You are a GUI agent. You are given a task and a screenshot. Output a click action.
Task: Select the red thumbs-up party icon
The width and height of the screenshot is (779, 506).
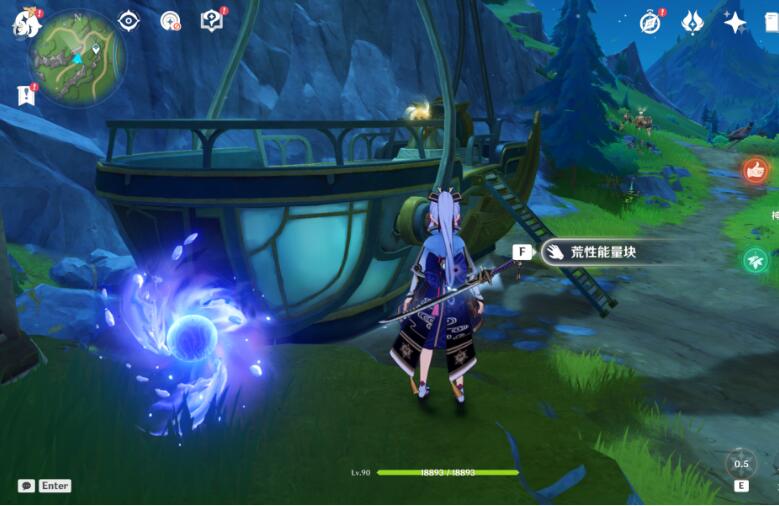point(755,171)
